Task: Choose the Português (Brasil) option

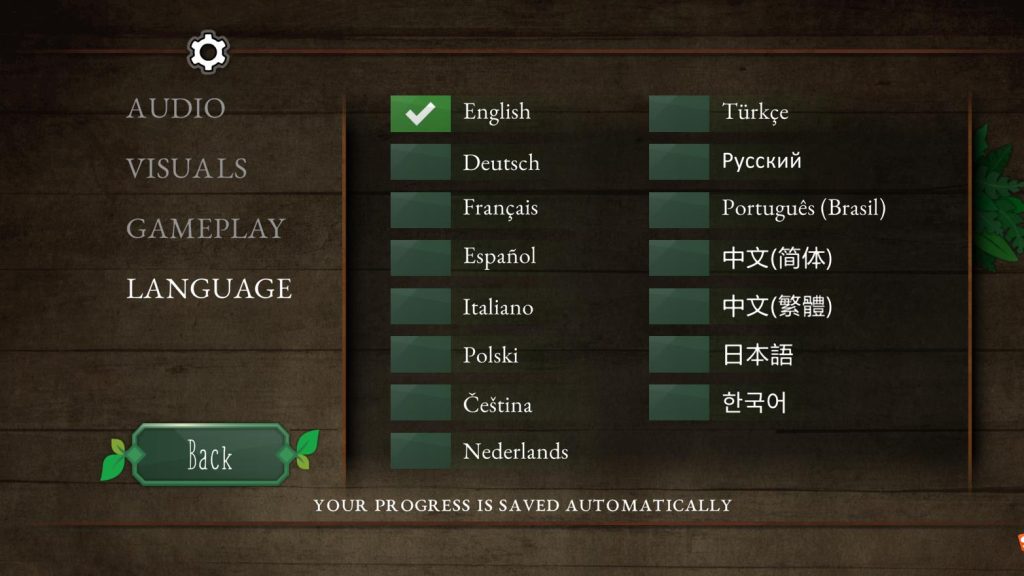Action: [679, 210]
